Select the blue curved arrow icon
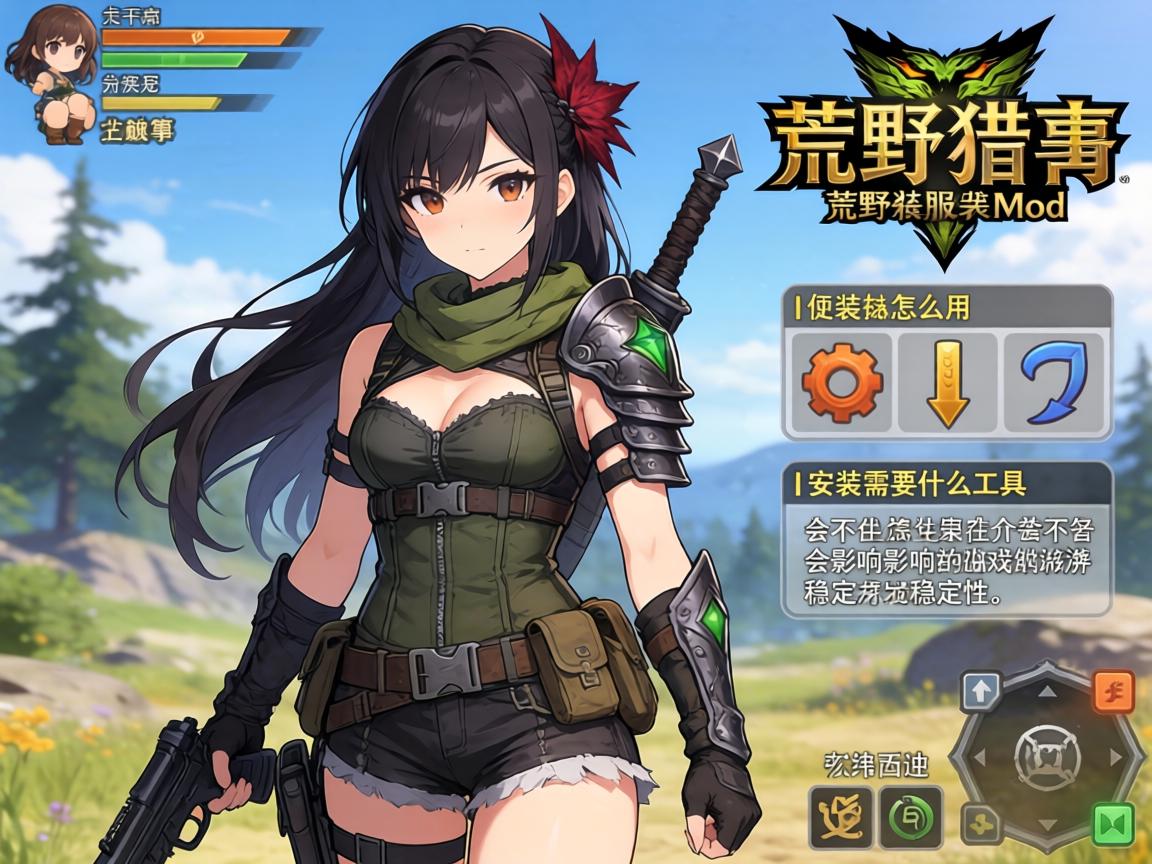This screenshot has height=864, width=1152. 1052,382
